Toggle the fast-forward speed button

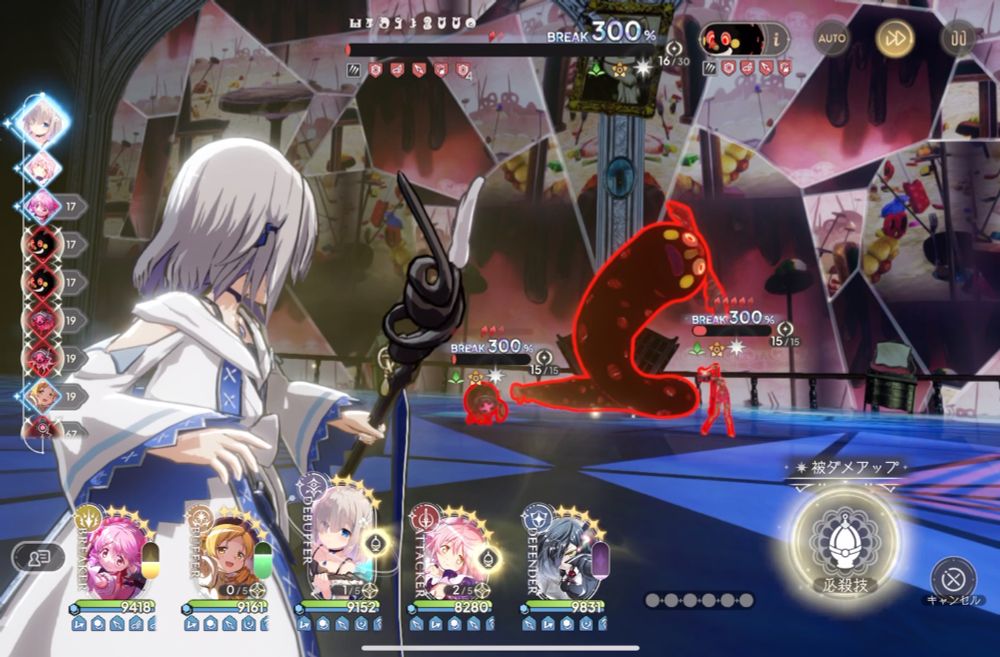point(895,39)
